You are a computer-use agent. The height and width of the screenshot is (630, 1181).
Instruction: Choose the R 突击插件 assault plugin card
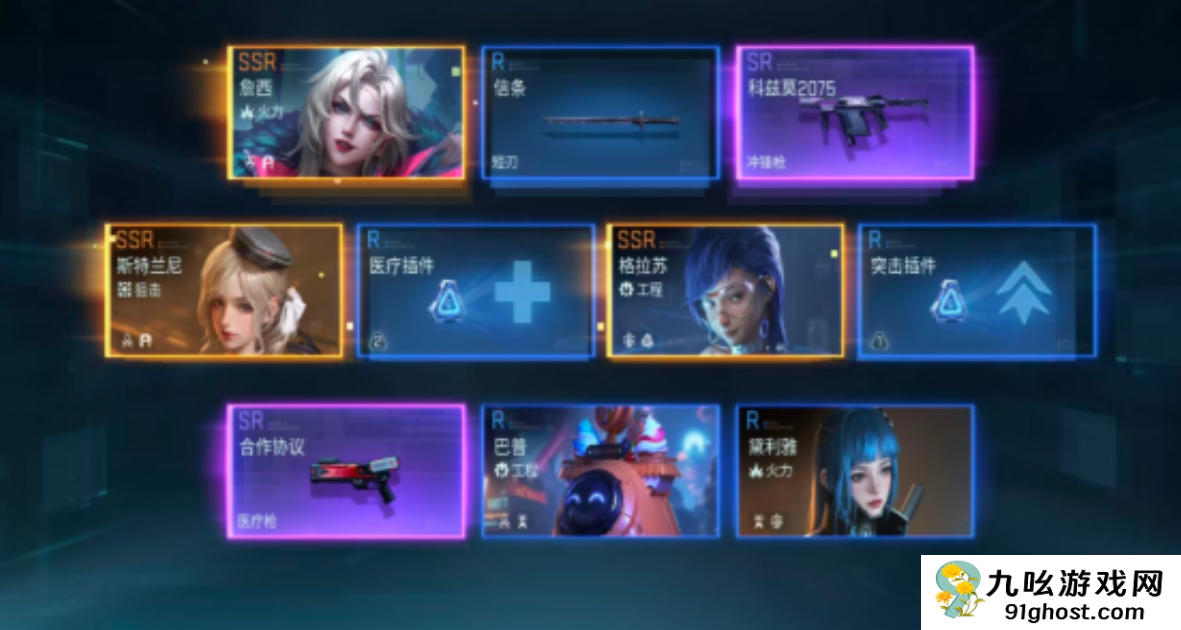coord(977,290)
